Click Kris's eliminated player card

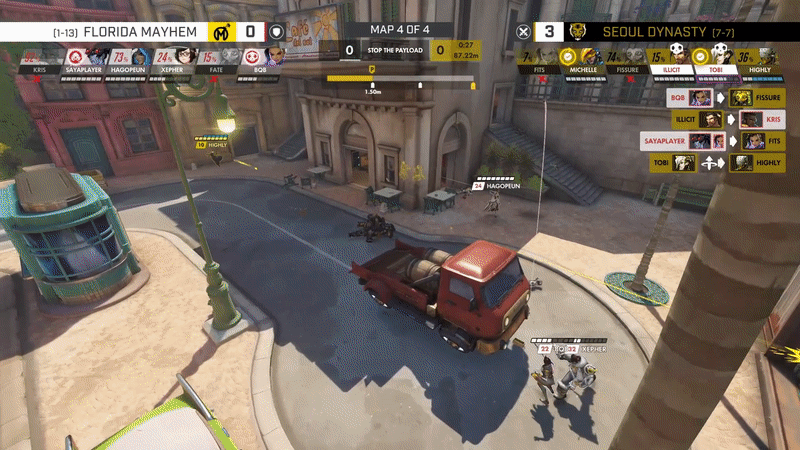tap(40, 58)
